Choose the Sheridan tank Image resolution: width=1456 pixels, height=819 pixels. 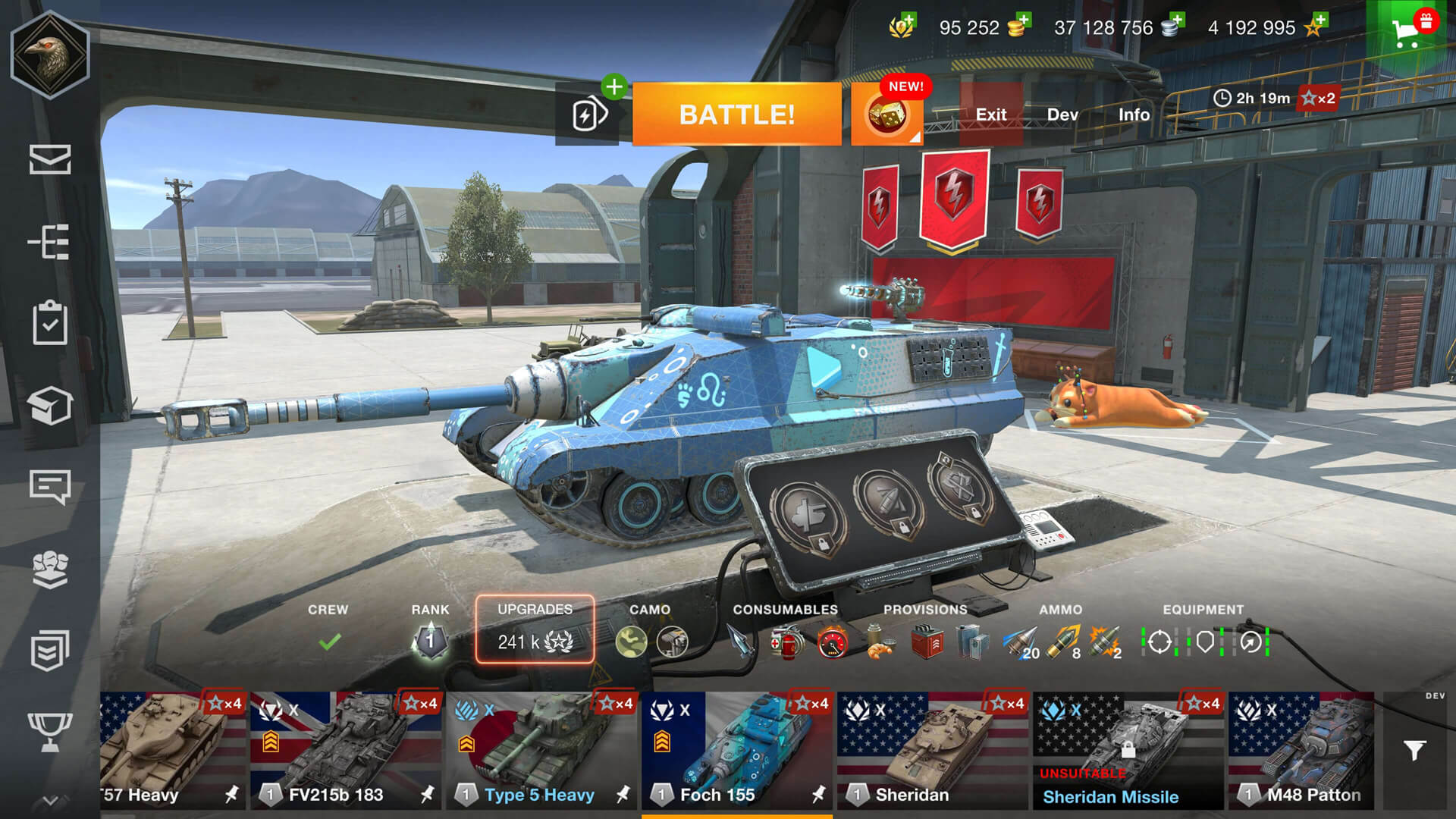[x=933, y=749]
